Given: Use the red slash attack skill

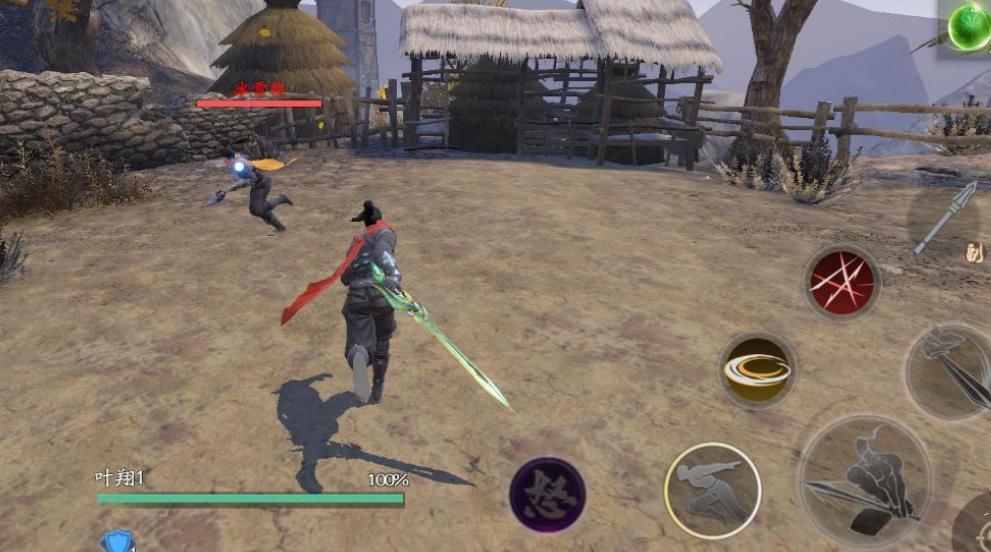Looking at the screenshot, I should tap(842, 282).
